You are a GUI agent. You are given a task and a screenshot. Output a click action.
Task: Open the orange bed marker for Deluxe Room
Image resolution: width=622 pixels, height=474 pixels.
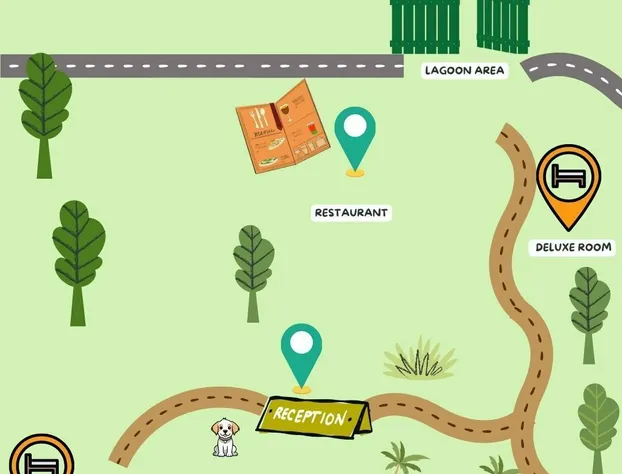(568, 180)
